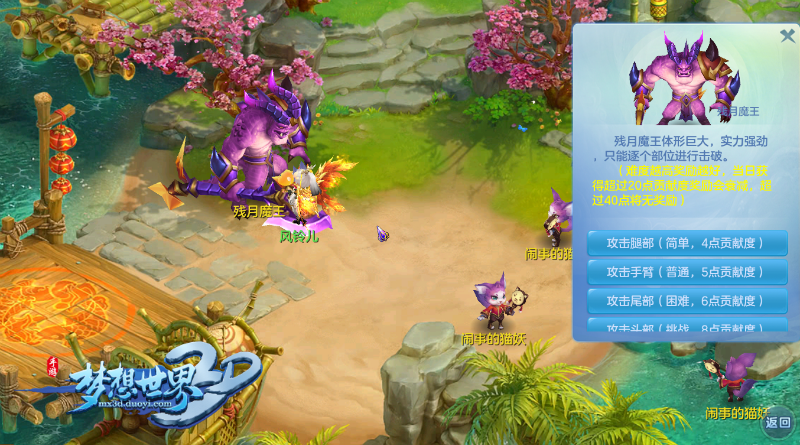
Task: Choose 攻击头部 (挑战) attack option
Action: coord(687,326)
